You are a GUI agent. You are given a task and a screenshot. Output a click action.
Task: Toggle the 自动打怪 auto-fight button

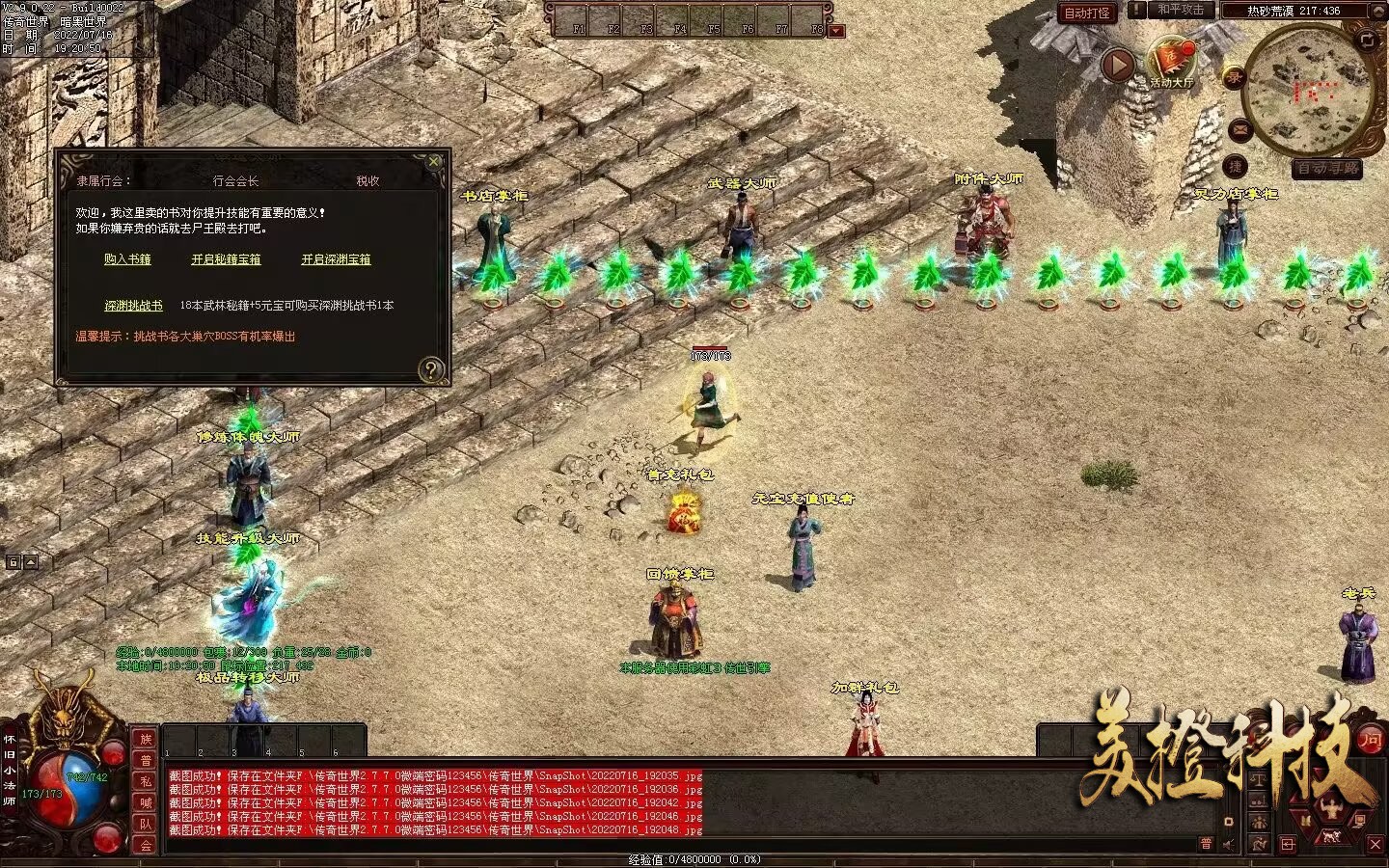(x=1087, y=13)
